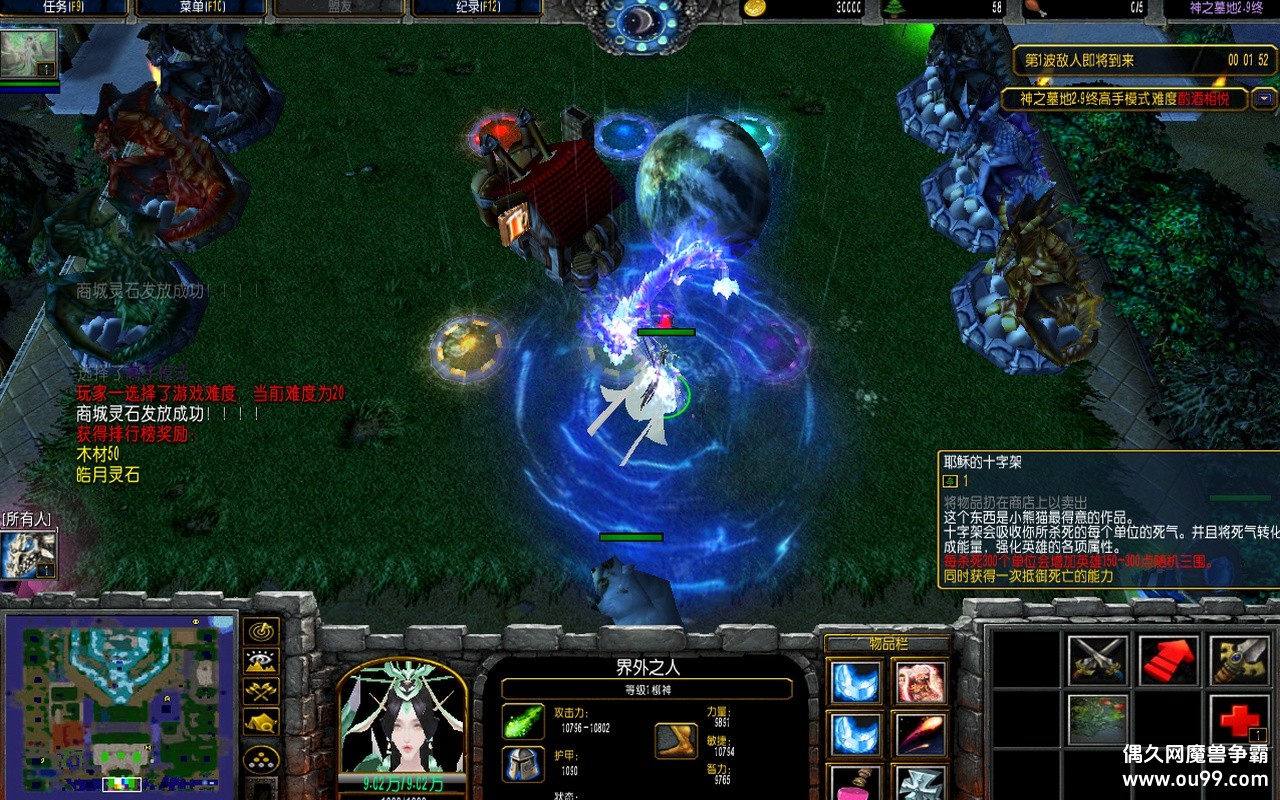Open the 纪录 (Log) button
Image resolution: width=1280 pixels, height=800 pixels.
pos(477,8)
